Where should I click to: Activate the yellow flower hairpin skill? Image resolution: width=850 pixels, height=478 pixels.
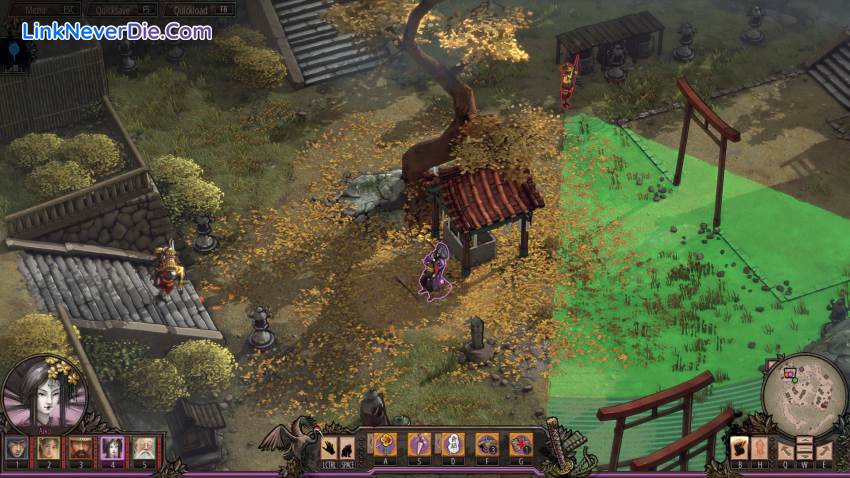tap(386, 443)
